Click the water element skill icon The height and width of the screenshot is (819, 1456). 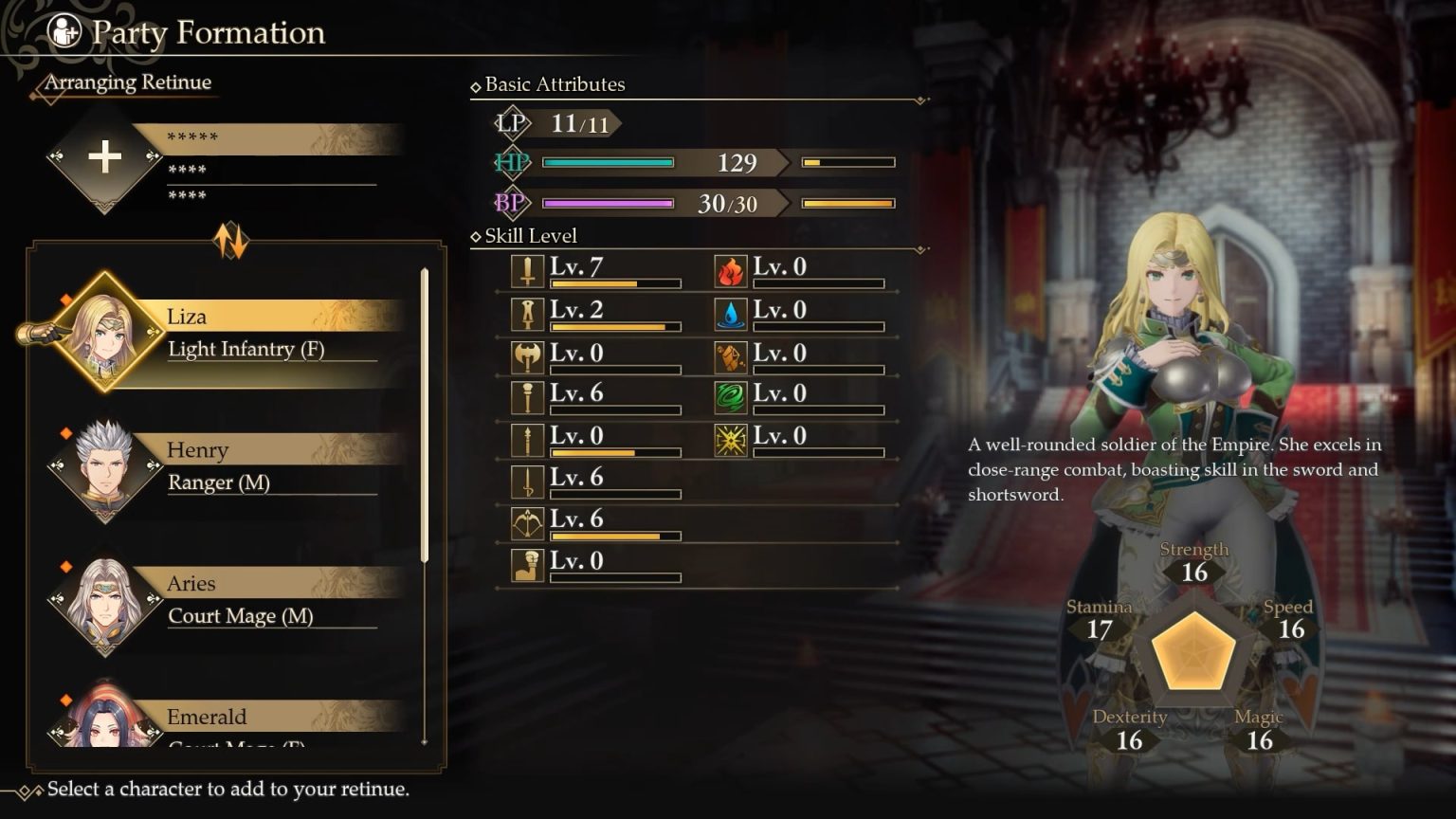730,313
